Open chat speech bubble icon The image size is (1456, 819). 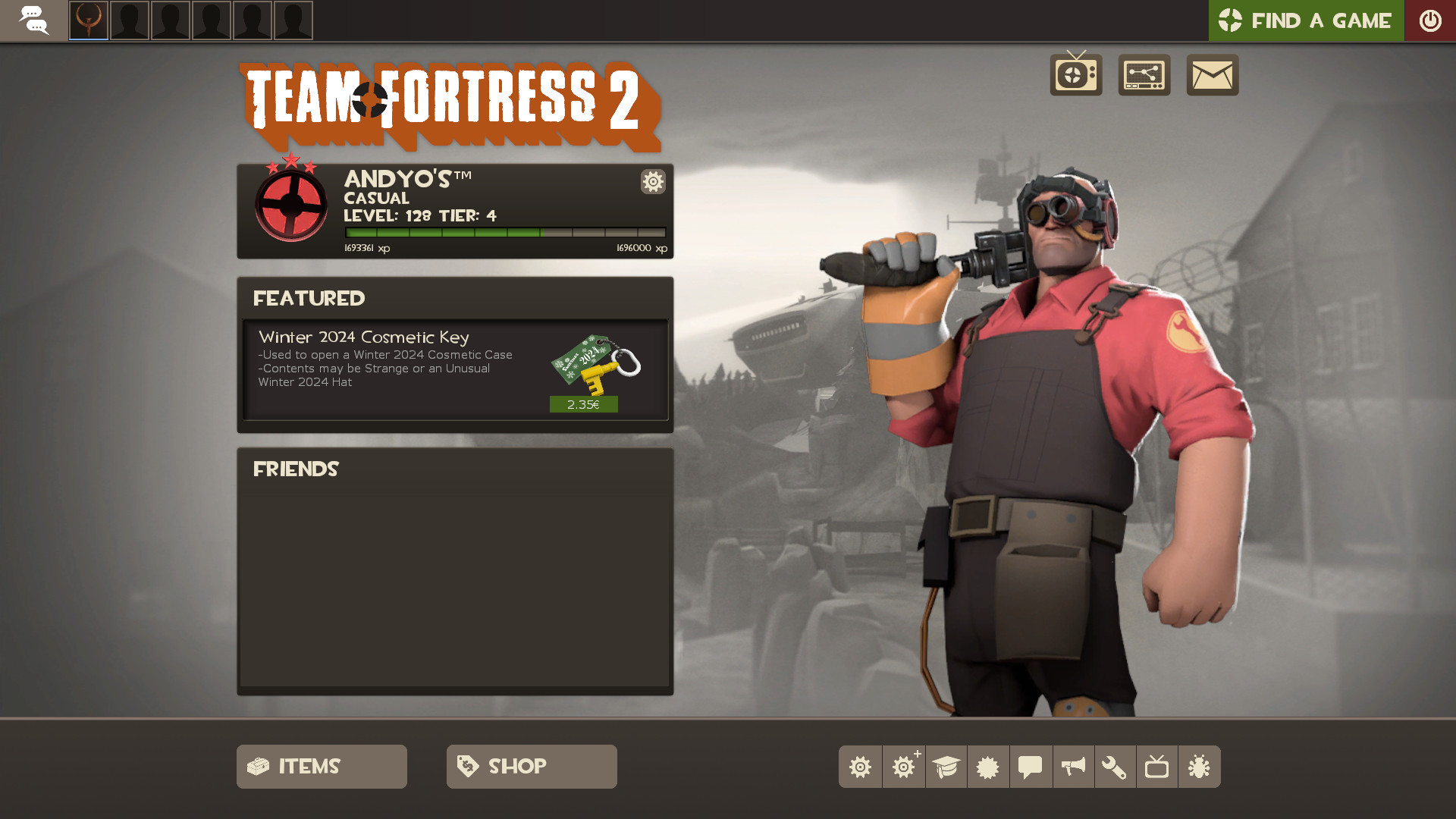pyautogui.click(x=1031, y=767)
